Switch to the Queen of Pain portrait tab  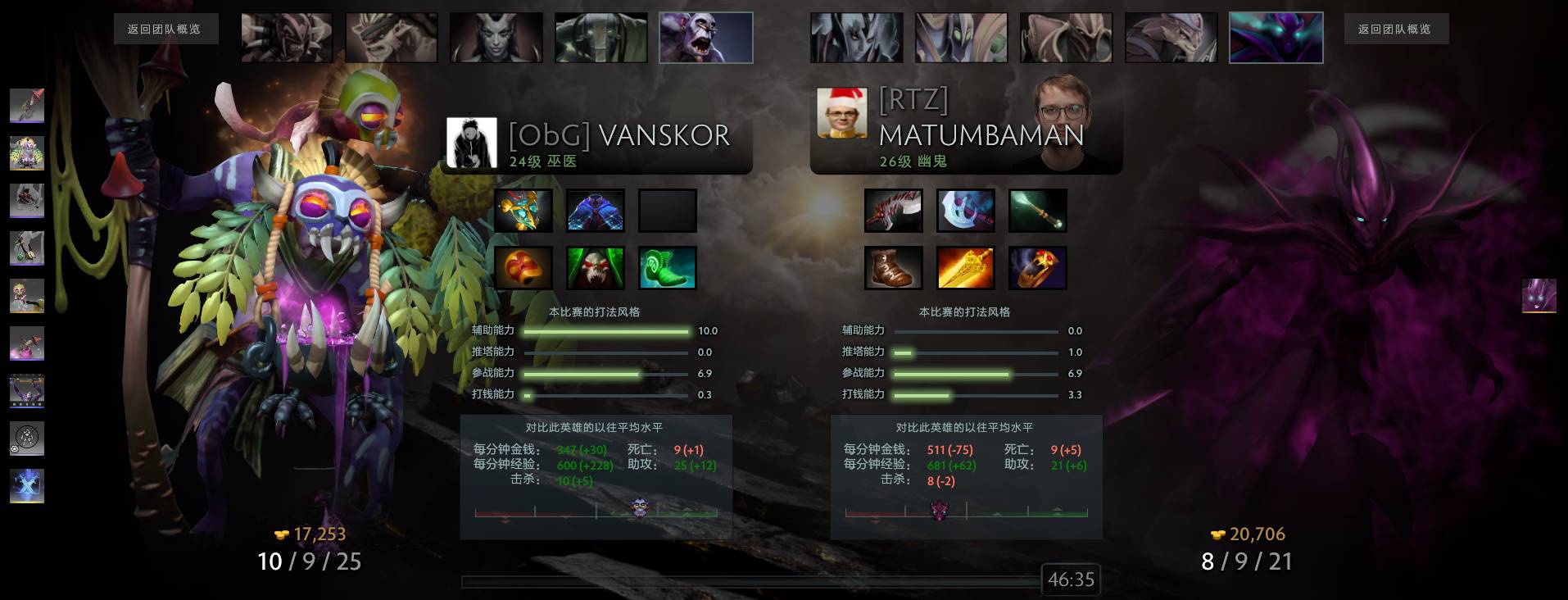[x=496, y=37]
